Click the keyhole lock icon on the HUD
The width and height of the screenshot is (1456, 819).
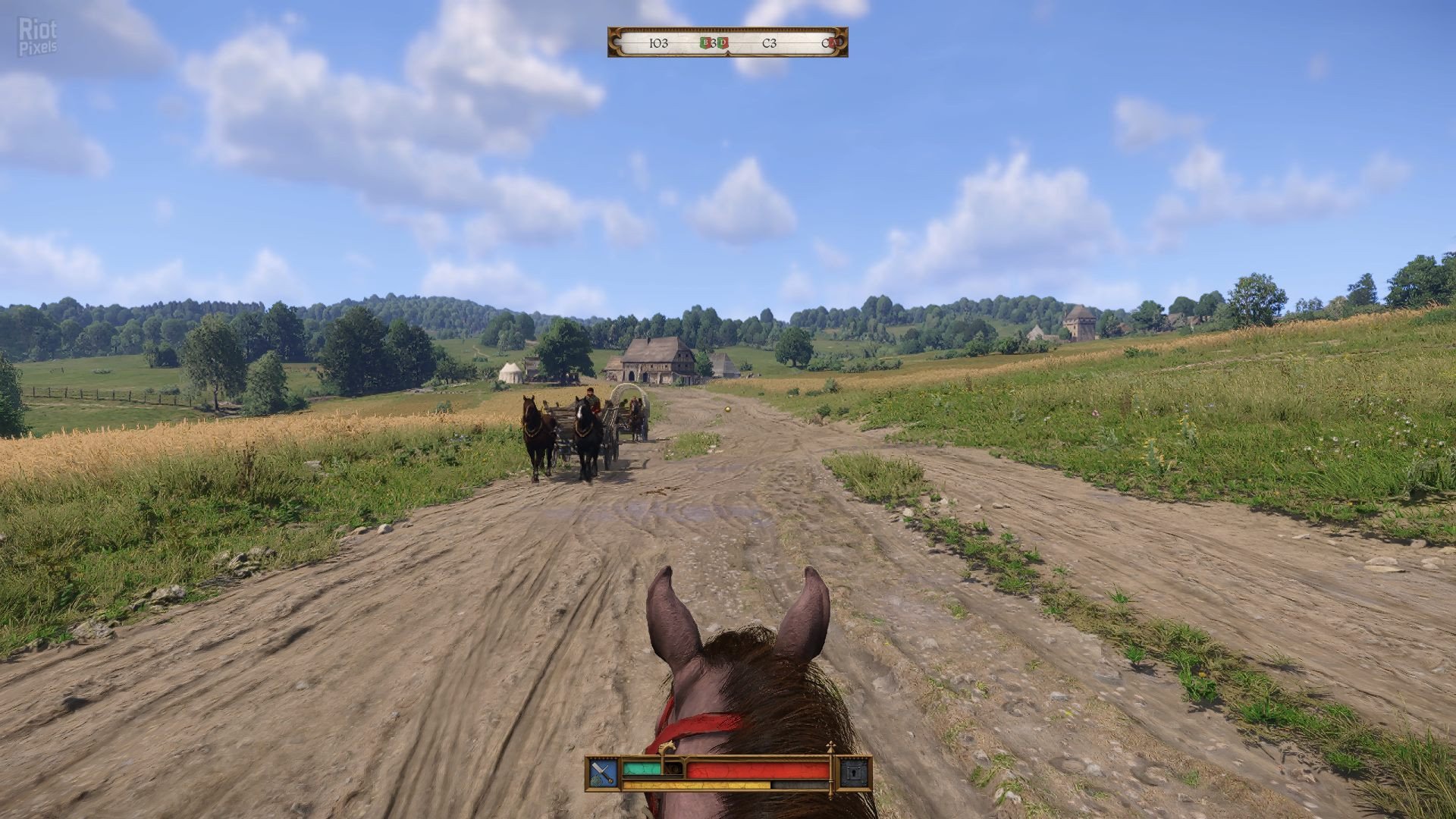coord(854,773)
